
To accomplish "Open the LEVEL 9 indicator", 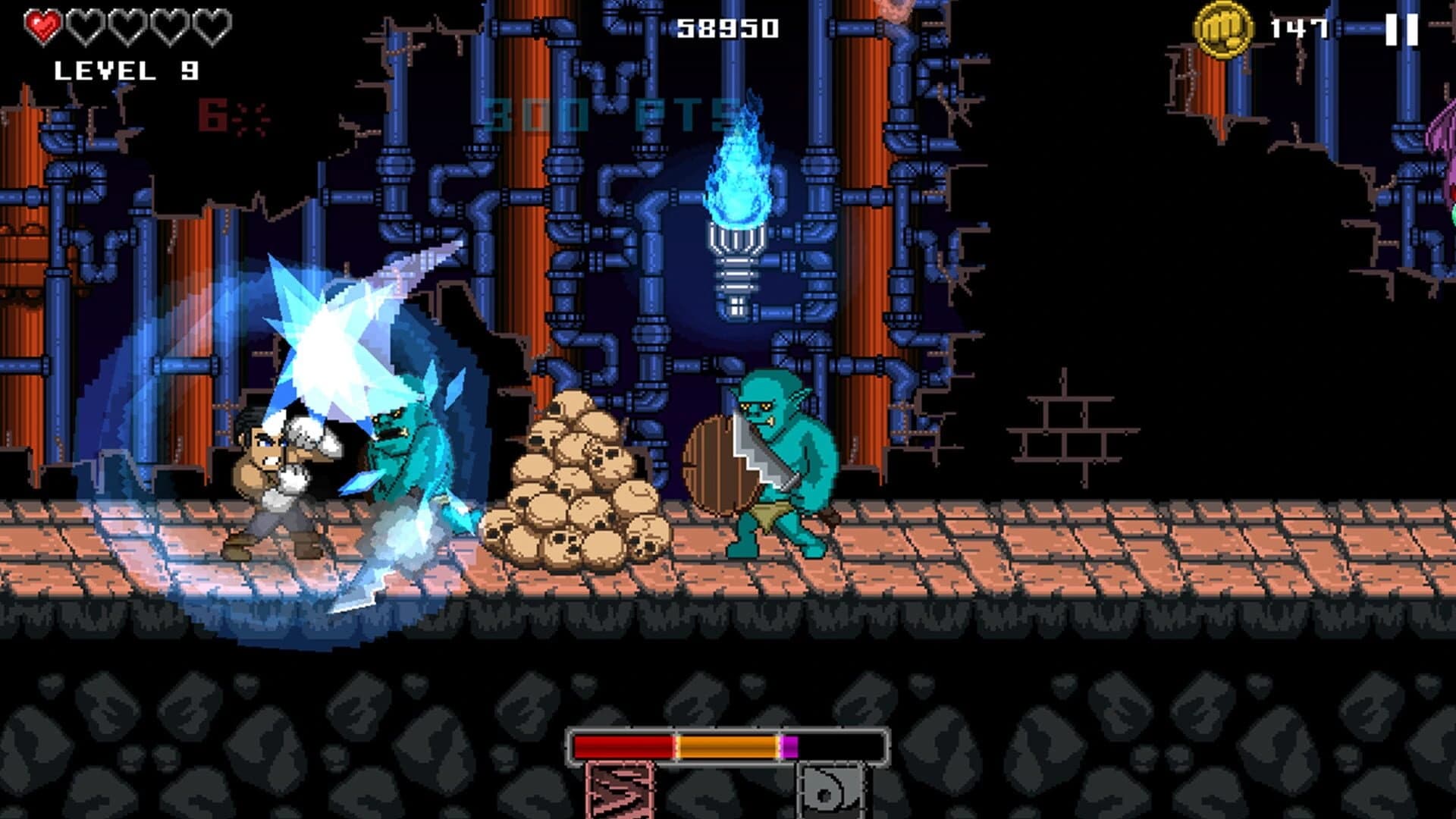I will (127, 71).
